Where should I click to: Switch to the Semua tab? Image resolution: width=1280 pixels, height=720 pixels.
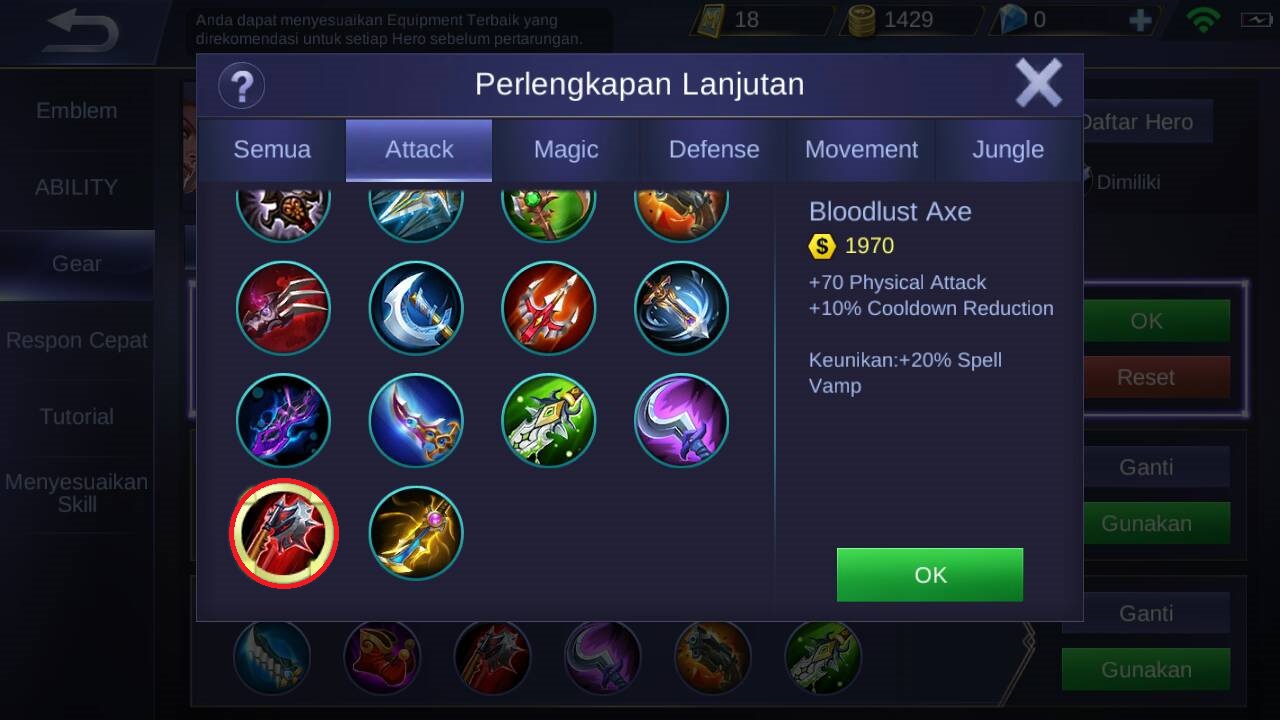pos(272,150)
